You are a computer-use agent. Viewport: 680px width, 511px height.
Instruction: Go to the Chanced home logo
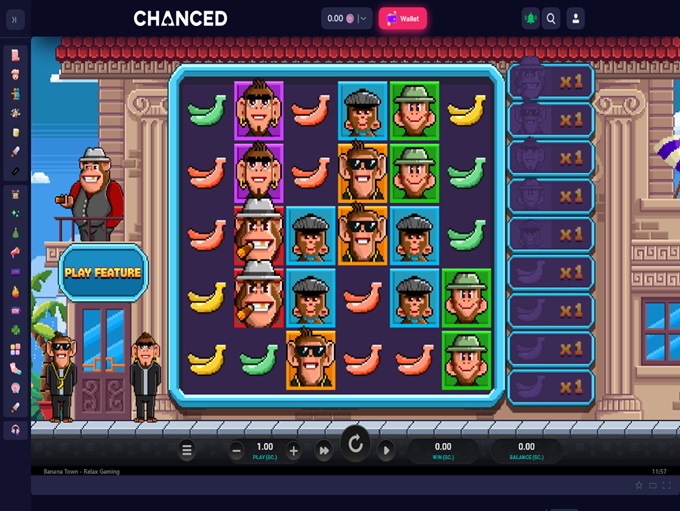pos(180,18)
